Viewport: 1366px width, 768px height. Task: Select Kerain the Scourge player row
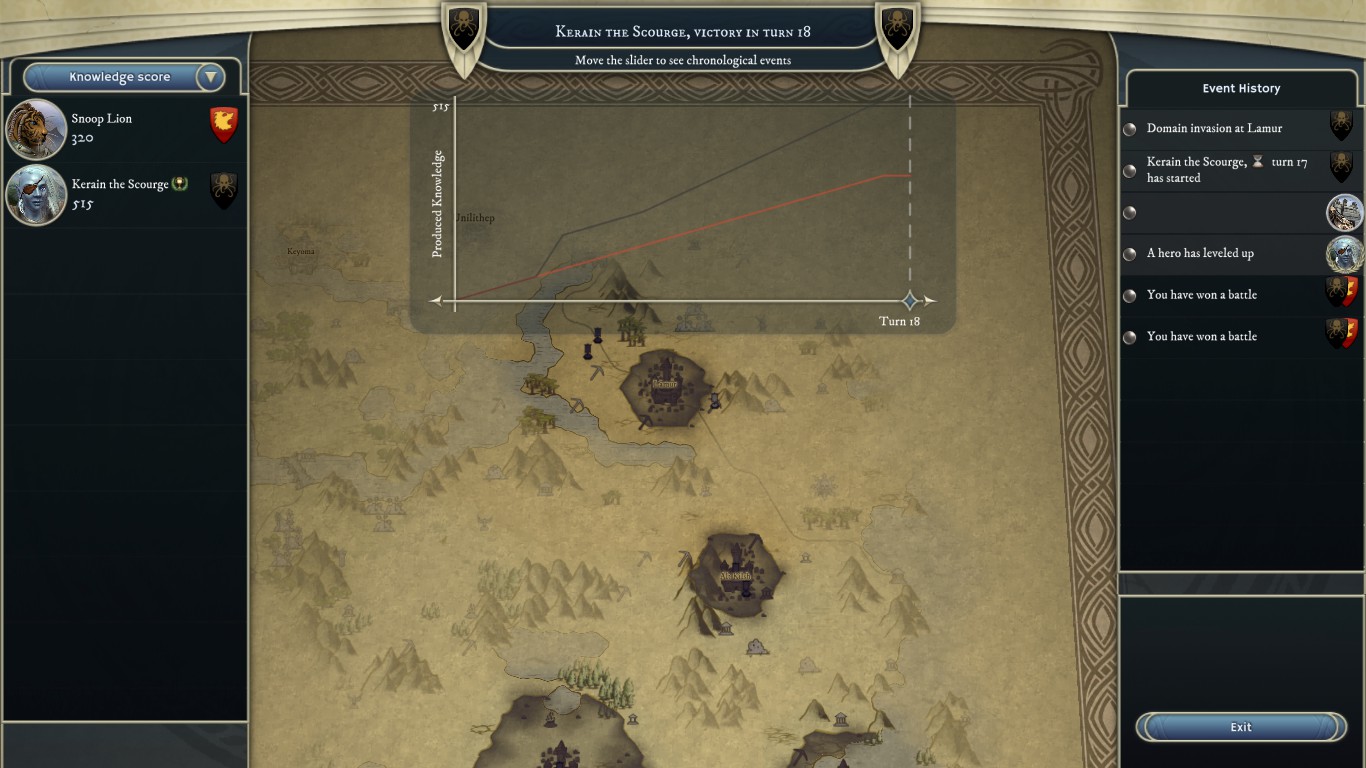pyautogui.click(x=124, y=194)
